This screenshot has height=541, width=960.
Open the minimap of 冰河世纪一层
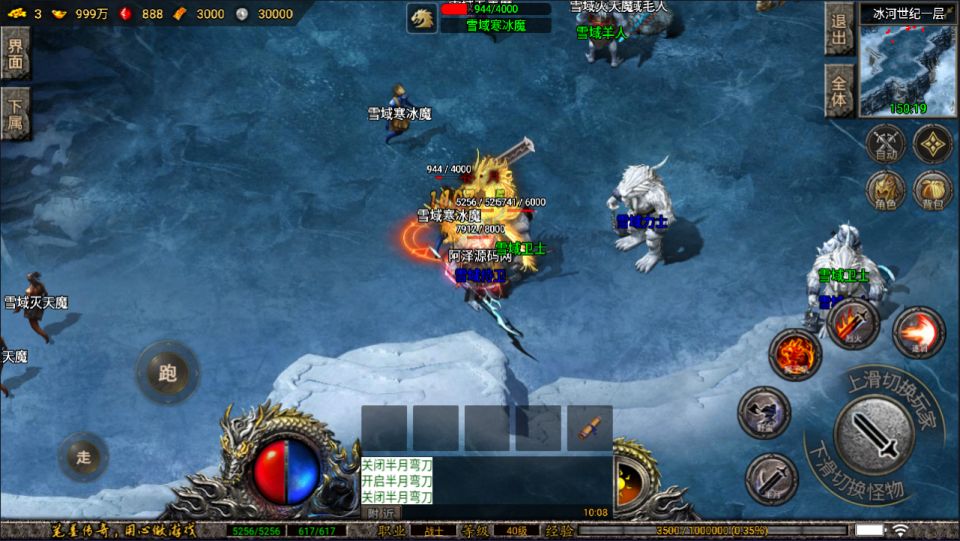click(907, 70)
